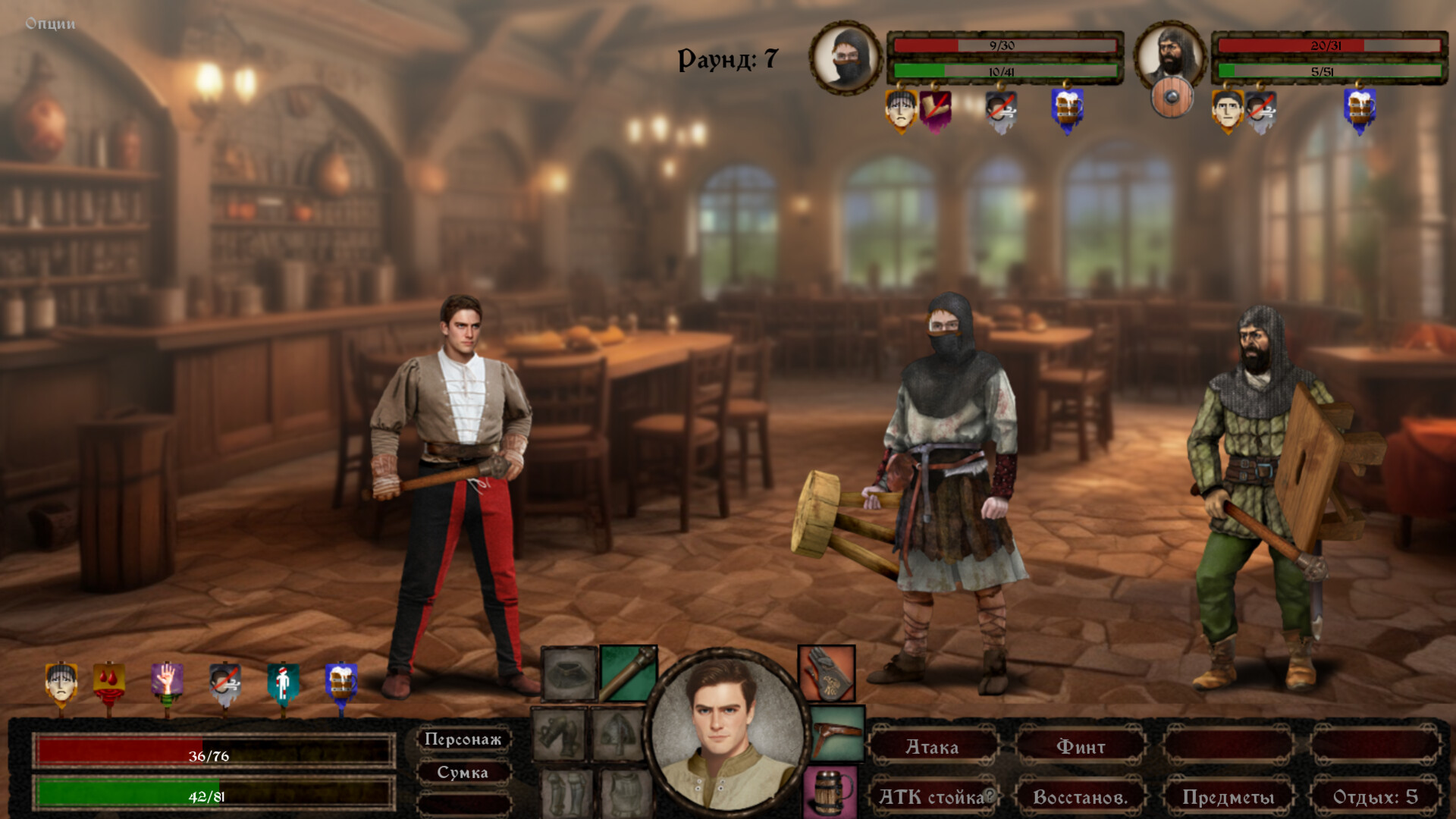
Task: Activate АТК стойка stance
Action: click(932, 797)
